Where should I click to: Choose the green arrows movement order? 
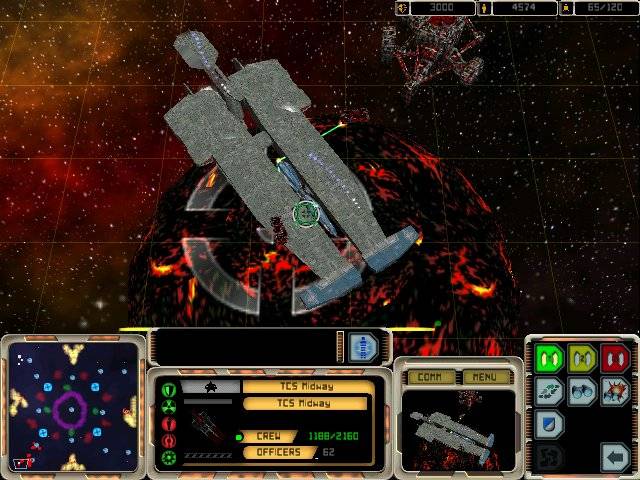[547, 391]
